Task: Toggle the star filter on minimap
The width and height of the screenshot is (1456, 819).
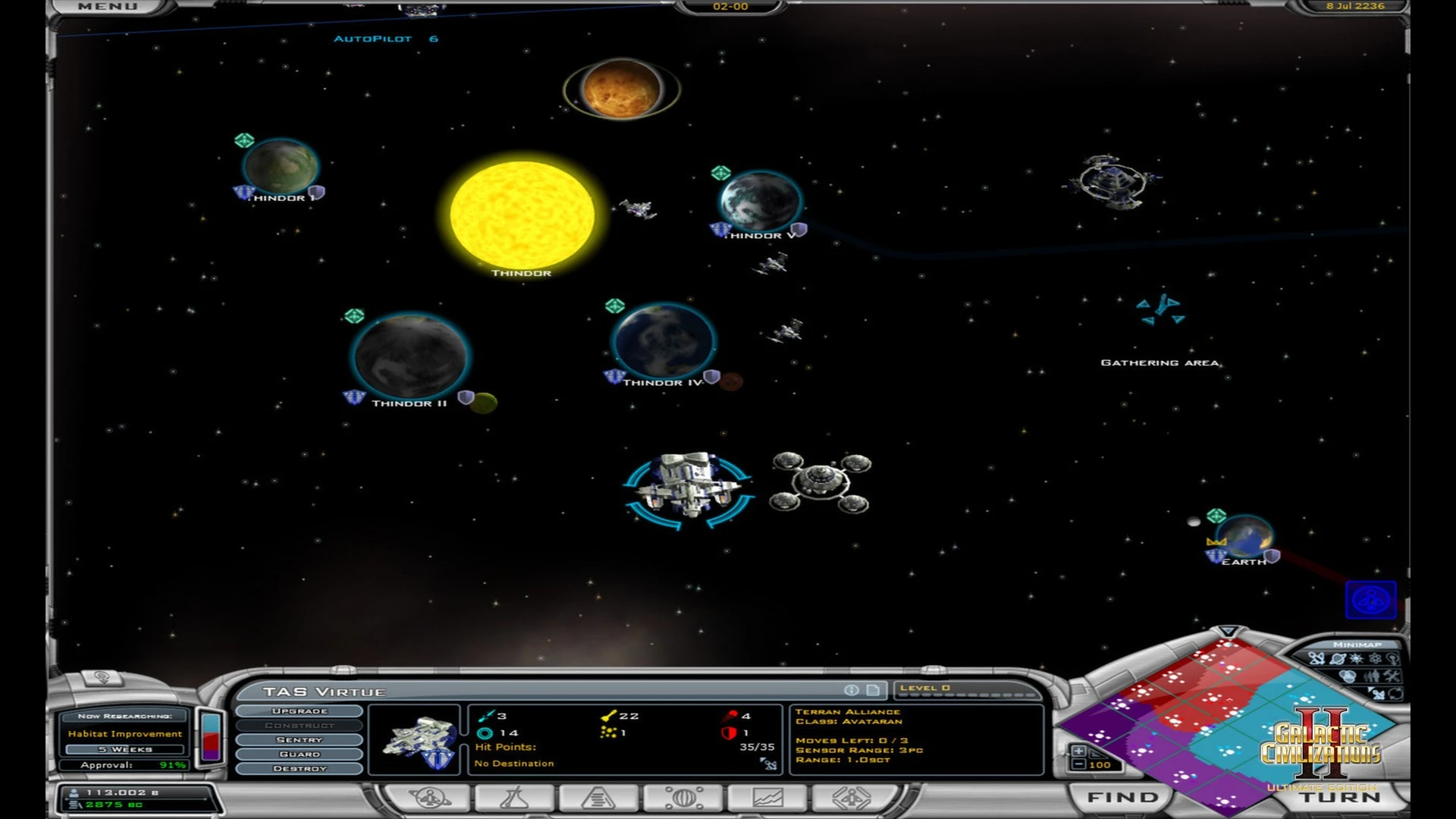Action: tap(1356, 659)
